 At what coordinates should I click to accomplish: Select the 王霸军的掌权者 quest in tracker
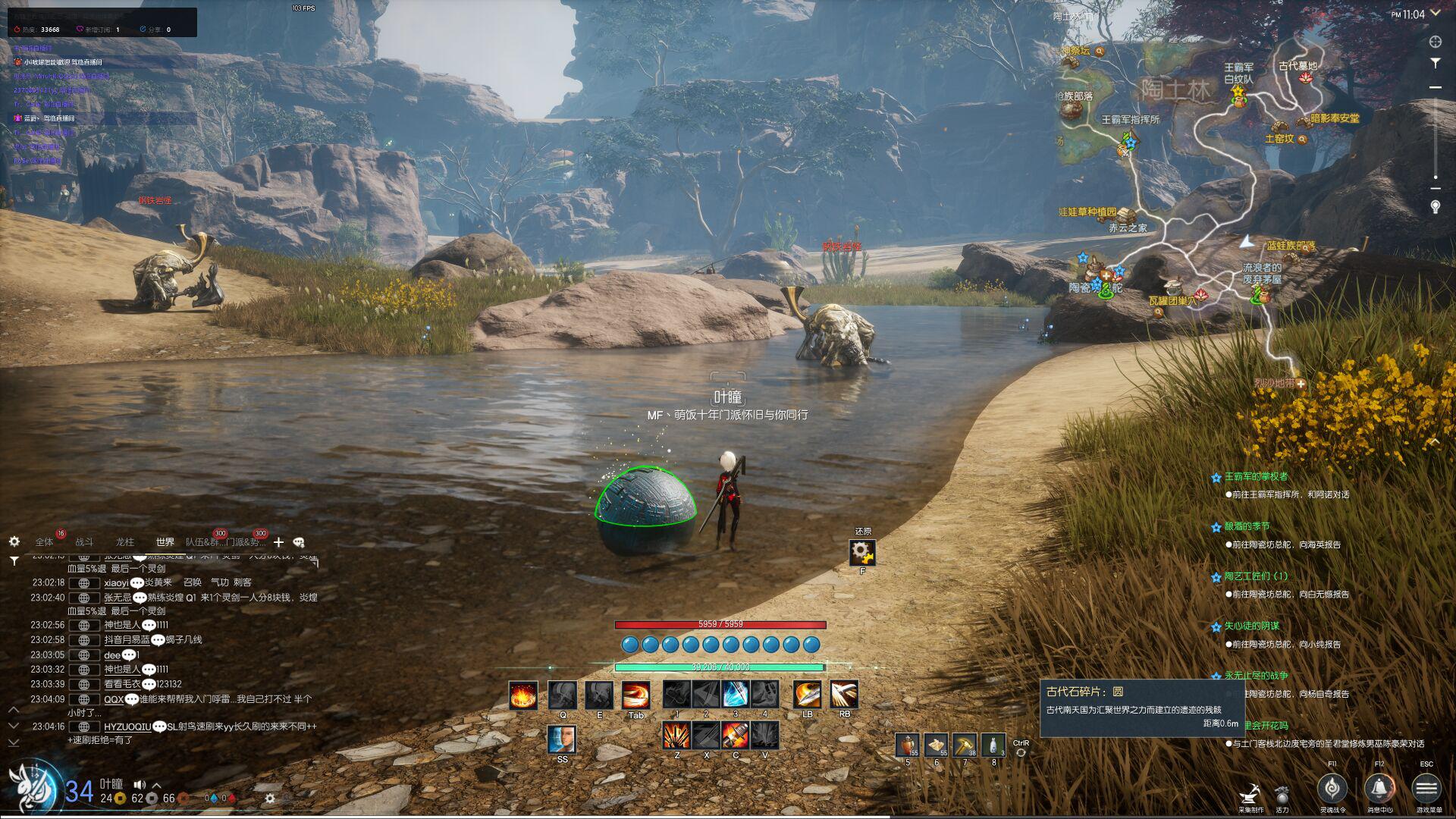(x=1256, y=476)
